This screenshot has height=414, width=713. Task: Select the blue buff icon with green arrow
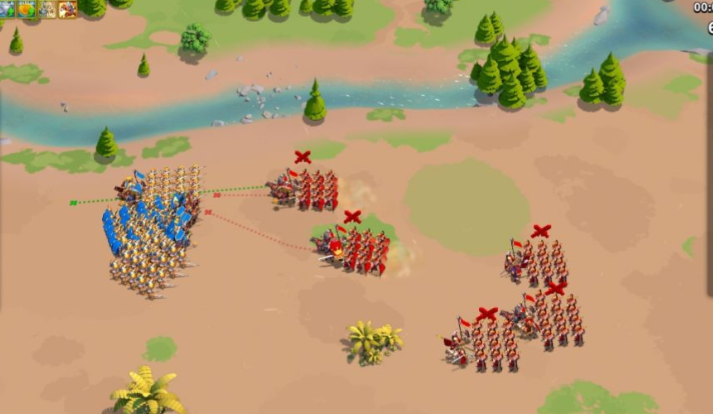click(8, 9)
